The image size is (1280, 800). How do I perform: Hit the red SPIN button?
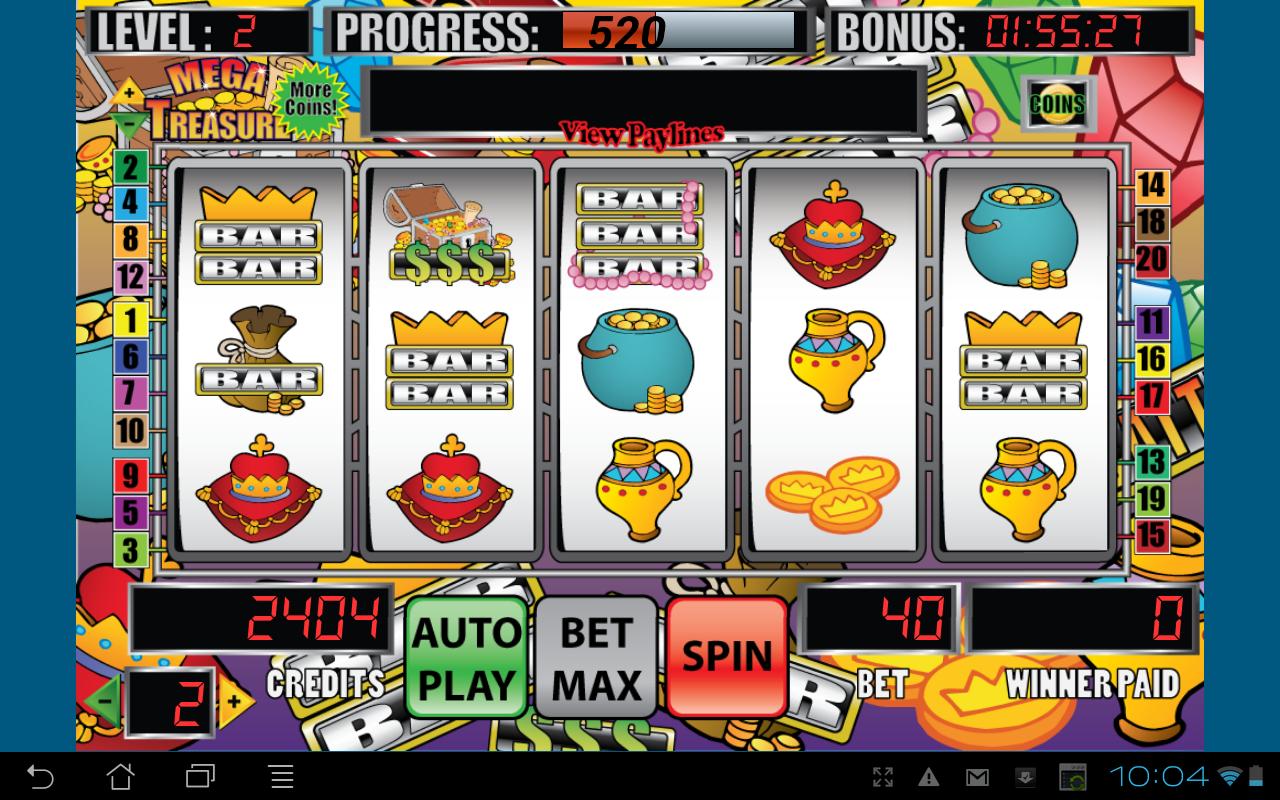coord(727,657)
